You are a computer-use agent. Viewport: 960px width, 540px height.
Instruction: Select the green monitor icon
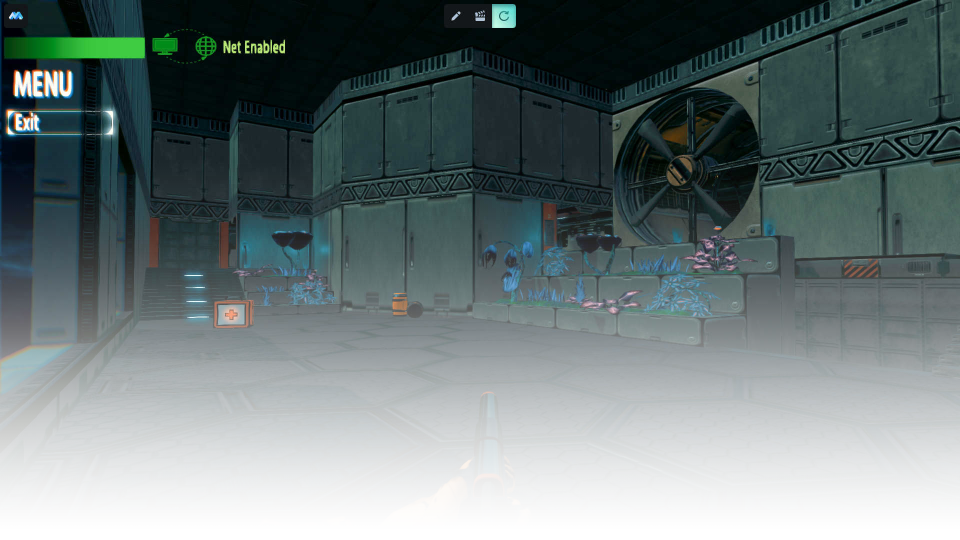pyautogui.click(x=165, y=45)
